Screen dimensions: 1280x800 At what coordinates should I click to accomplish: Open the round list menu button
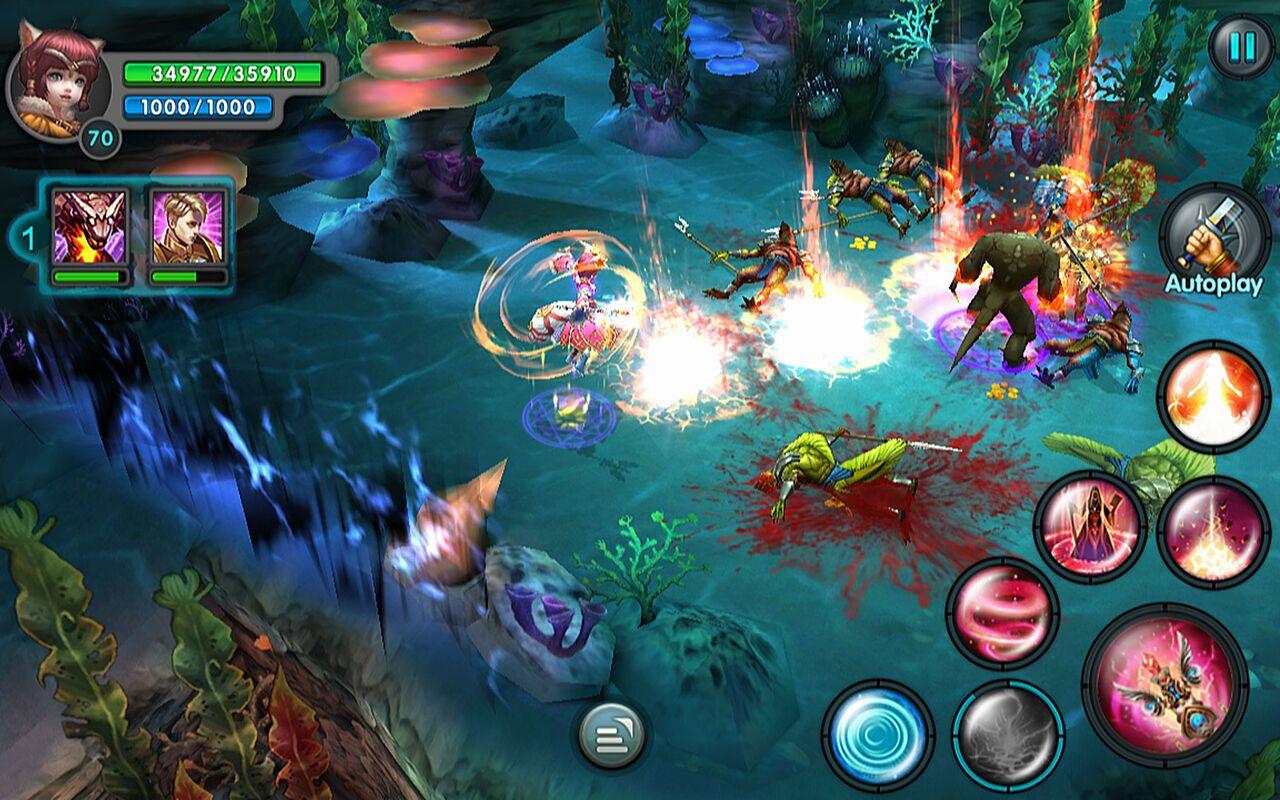coord(611,736)
